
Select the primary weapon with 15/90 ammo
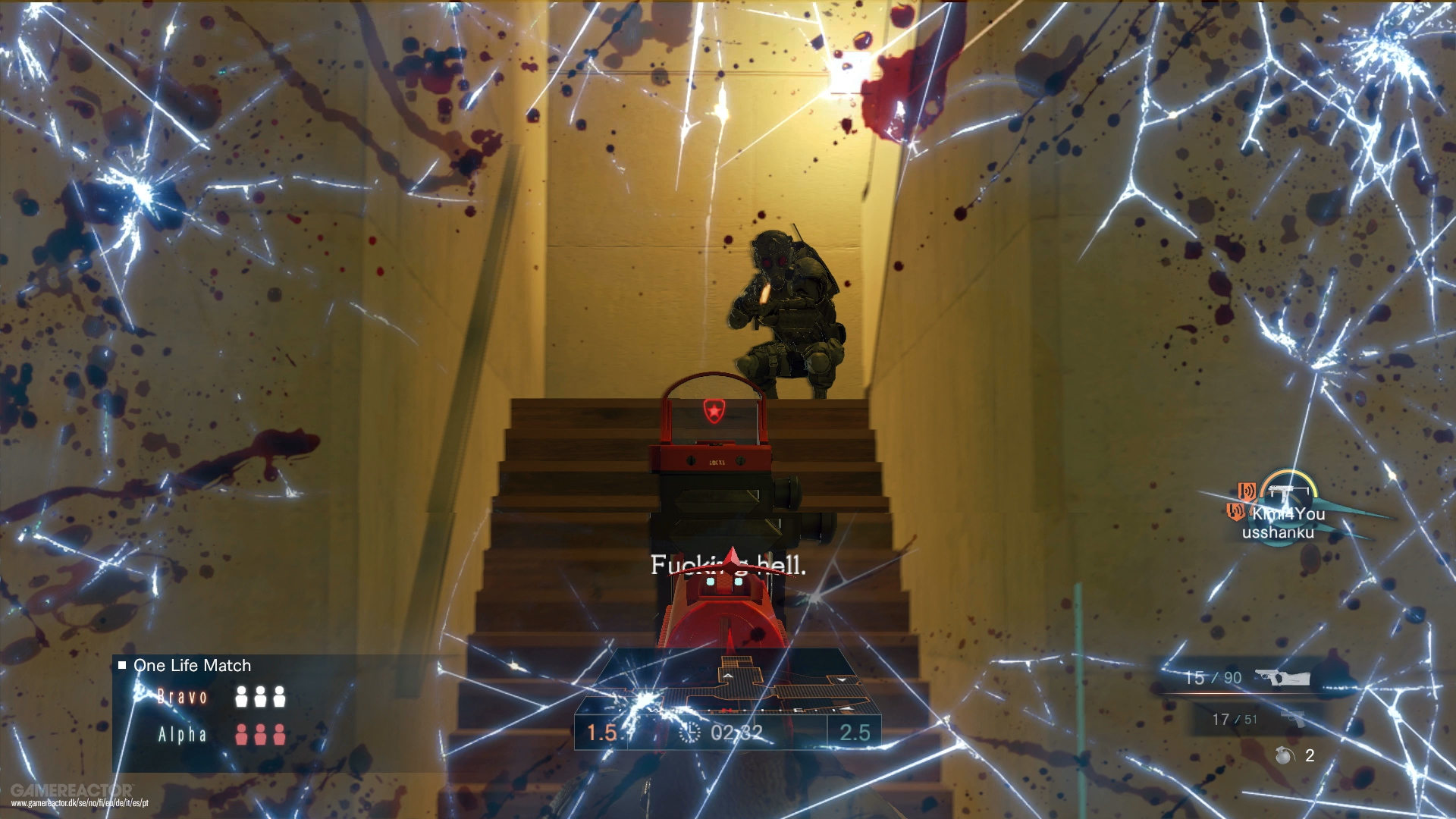[x=1282, y=677]
